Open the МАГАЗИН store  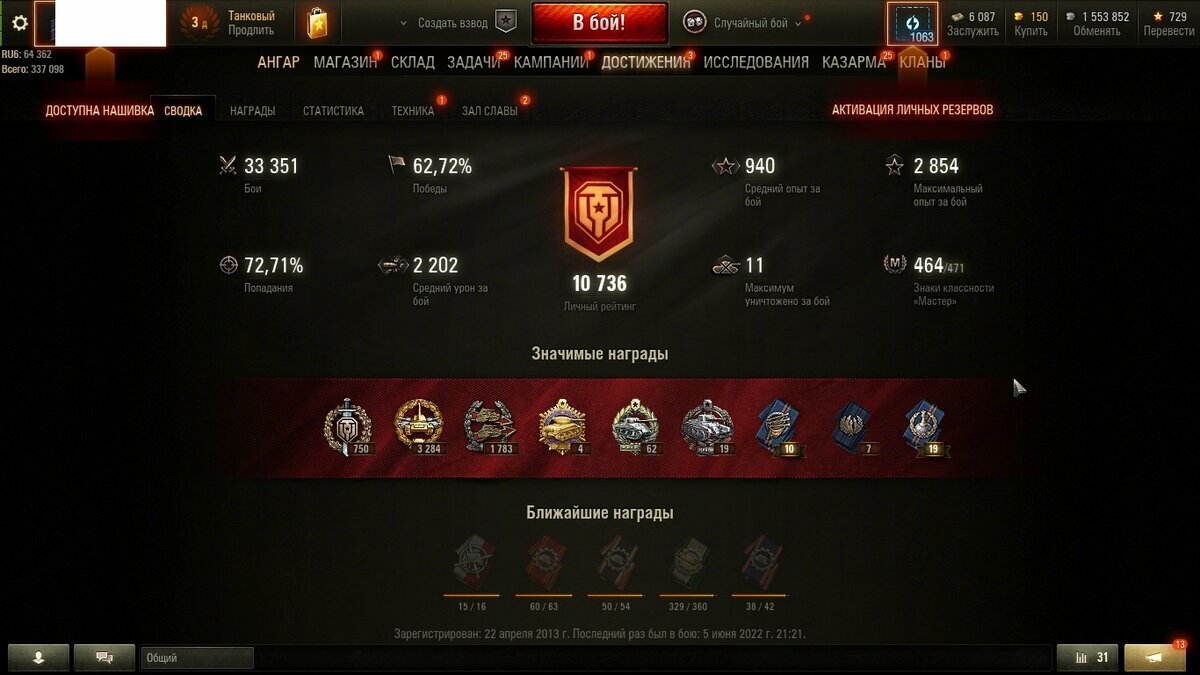[x=345, y=62]
